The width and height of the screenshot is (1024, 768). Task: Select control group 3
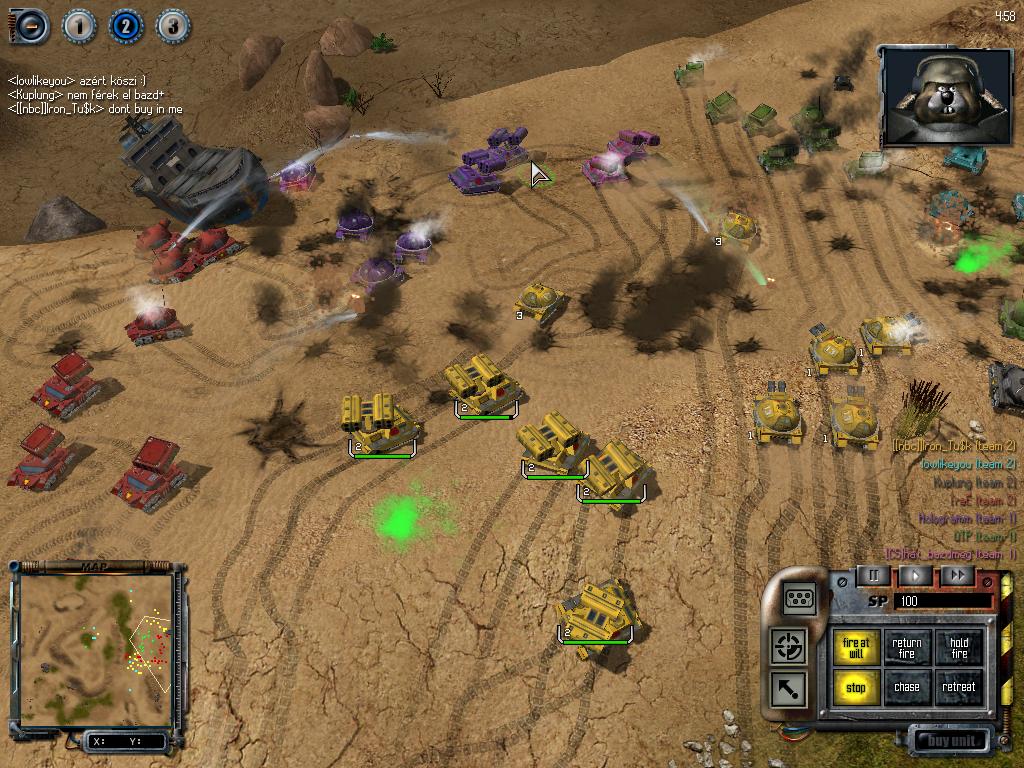pyautogui.click(x=172, y=26)
